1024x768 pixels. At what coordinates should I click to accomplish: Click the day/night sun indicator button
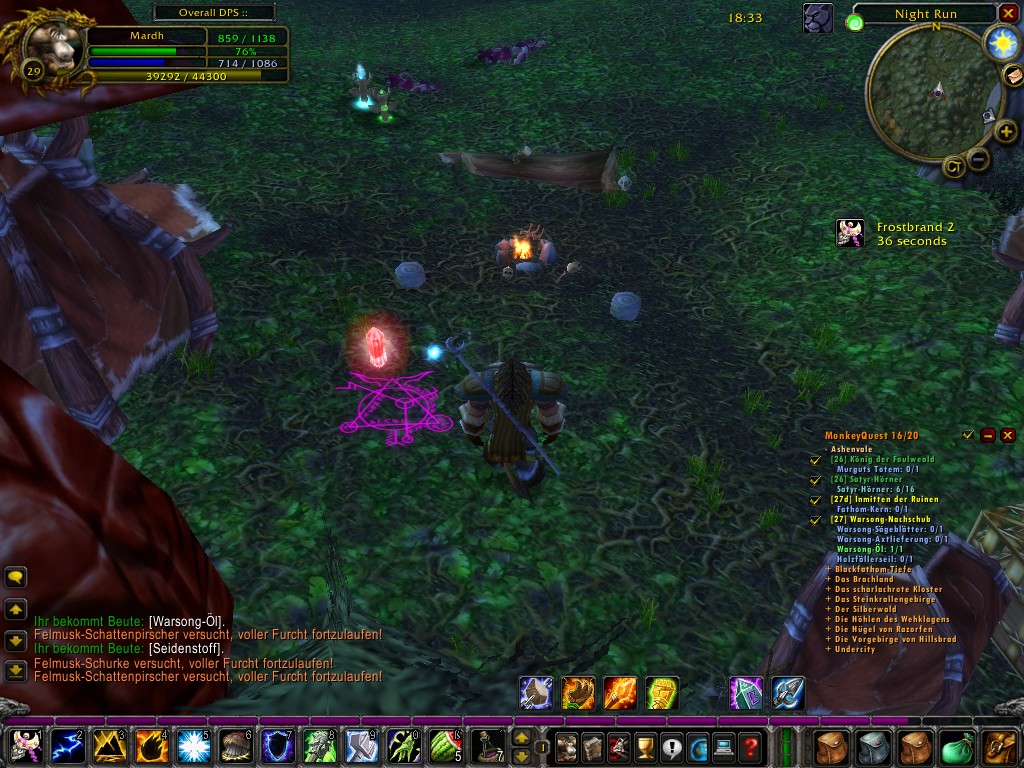point(1000,42)
